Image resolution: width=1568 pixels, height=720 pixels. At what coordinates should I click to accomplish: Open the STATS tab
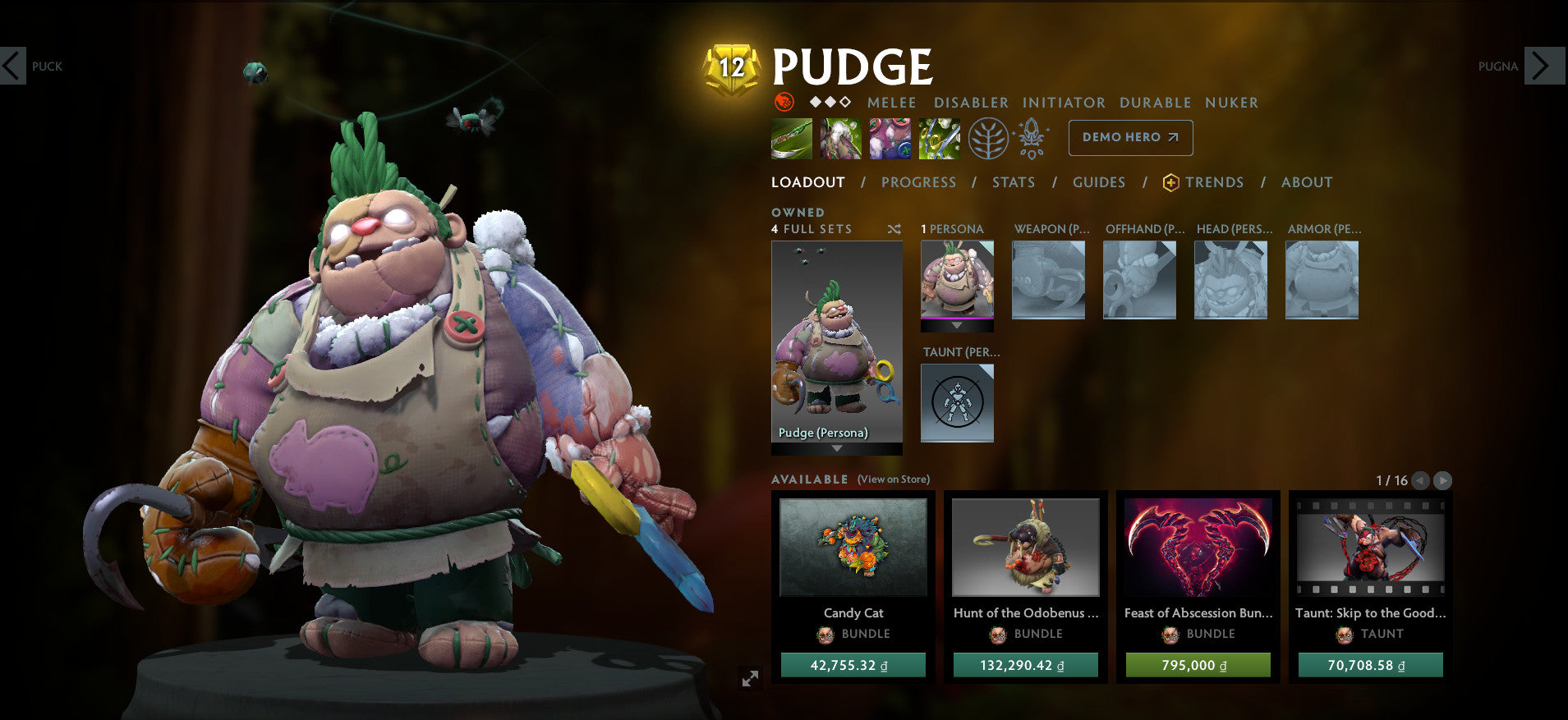point(1013,182)
